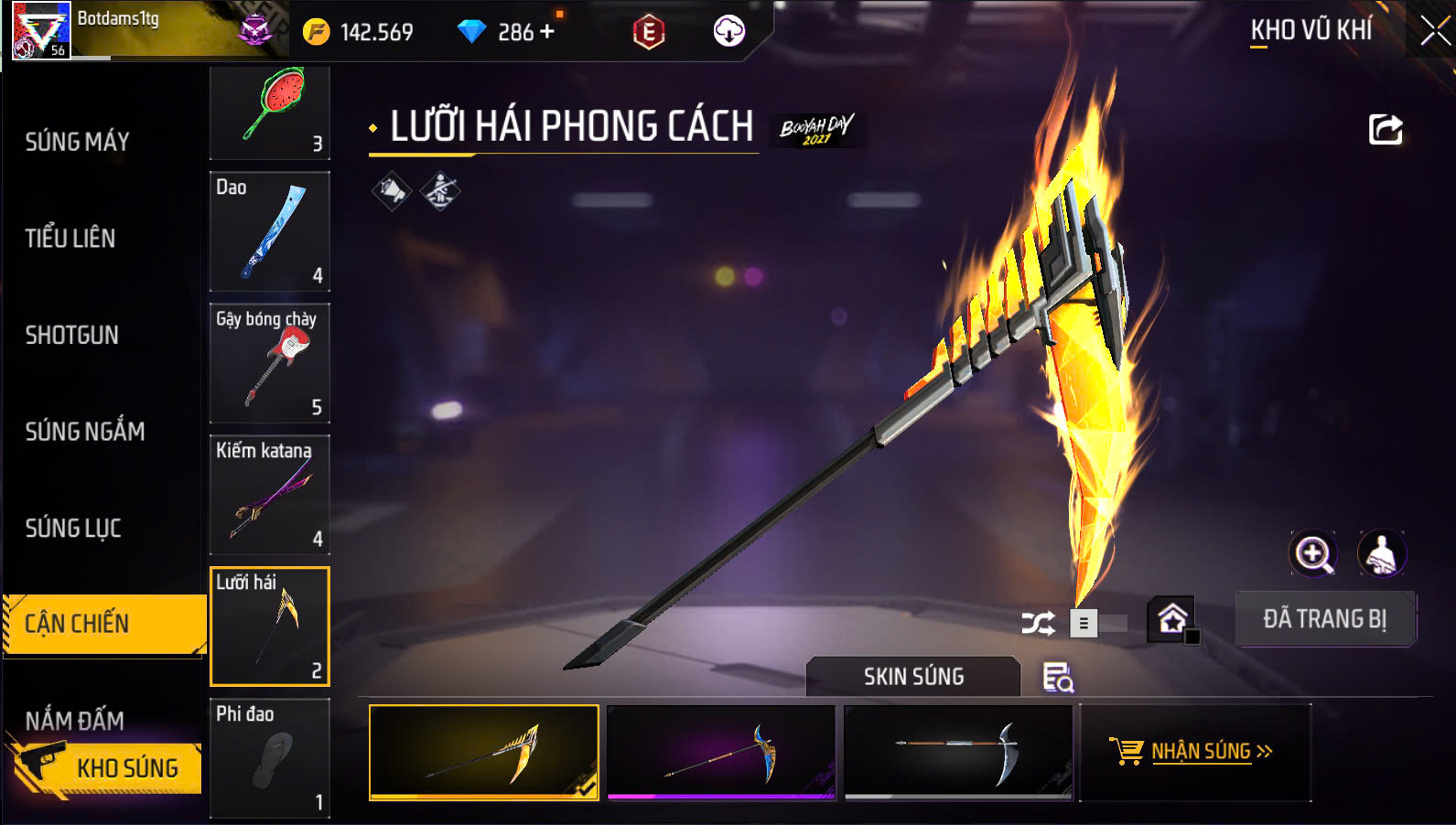Select the Dao weapon slot
1456x825 pixels.
(x=270, y=231)
